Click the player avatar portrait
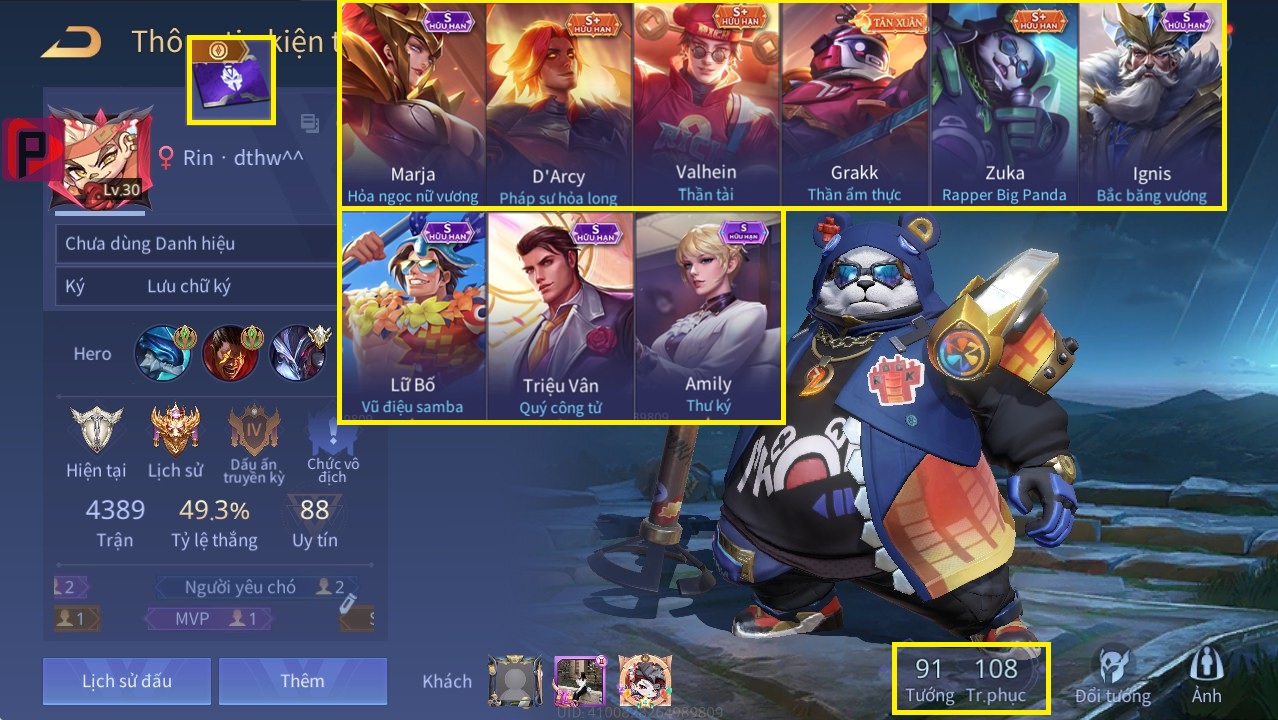 (100, 157)
